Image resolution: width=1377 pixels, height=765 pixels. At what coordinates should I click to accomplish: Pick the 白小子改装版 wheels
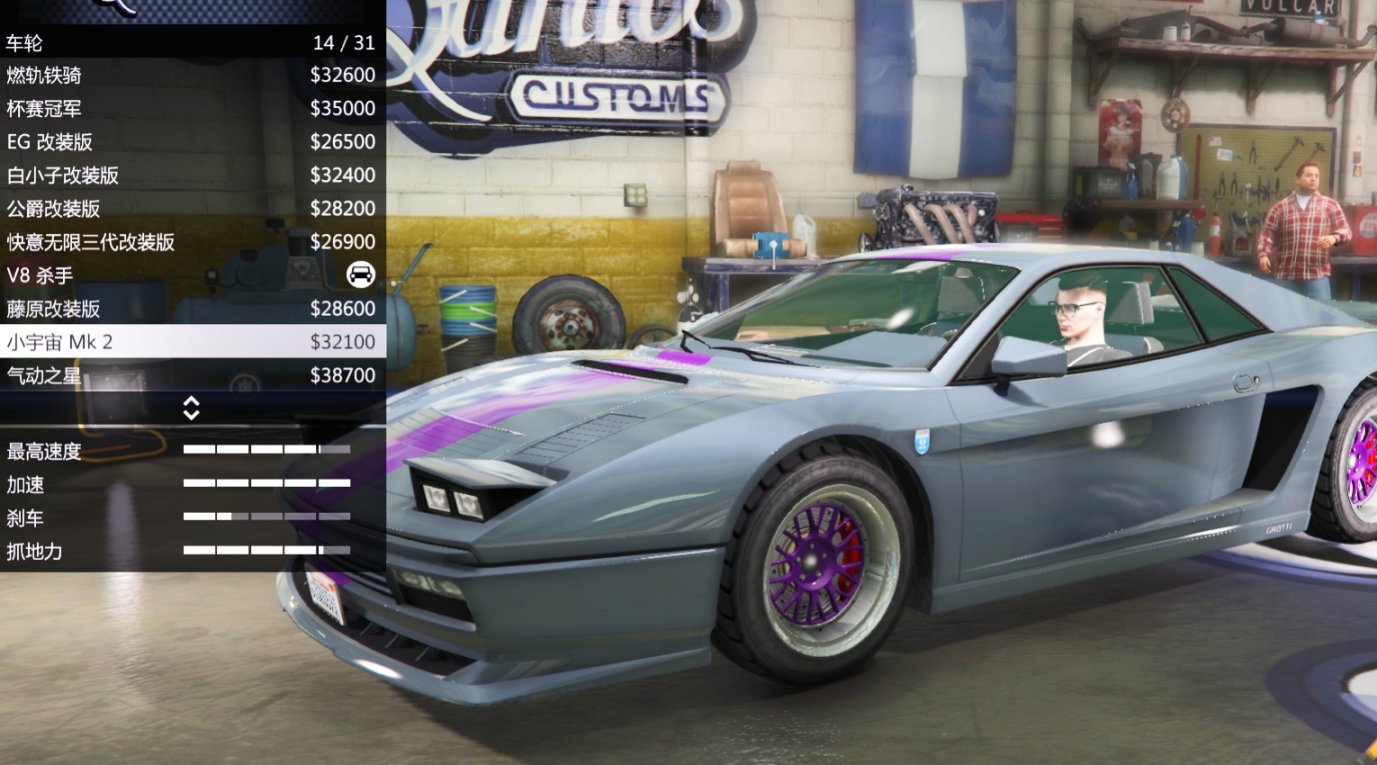pyautogui.click(x=150, y=175)
